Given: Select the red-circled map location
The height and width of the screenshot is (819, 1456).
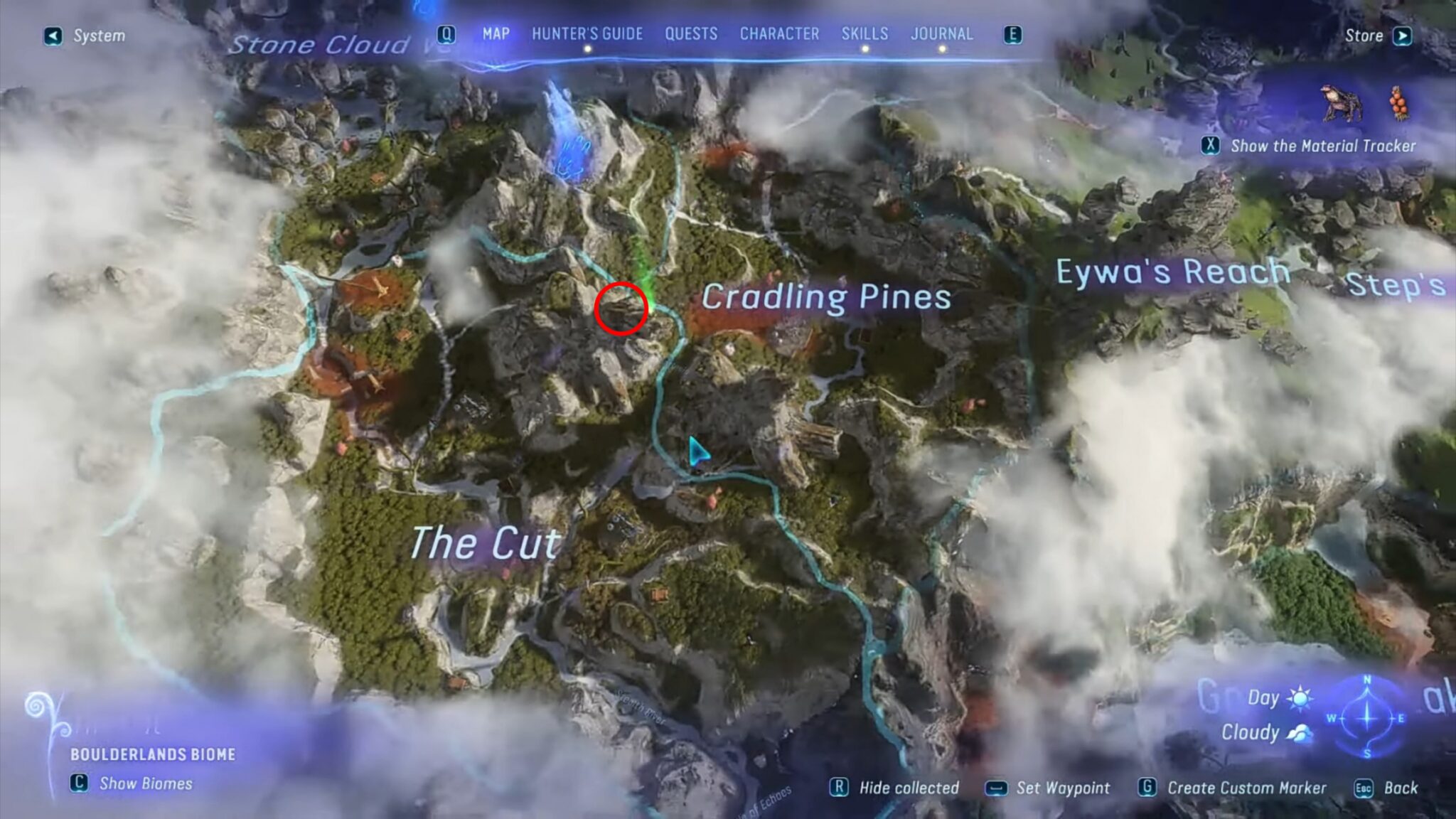Looking at the screenshot, I should click(621, 308).
